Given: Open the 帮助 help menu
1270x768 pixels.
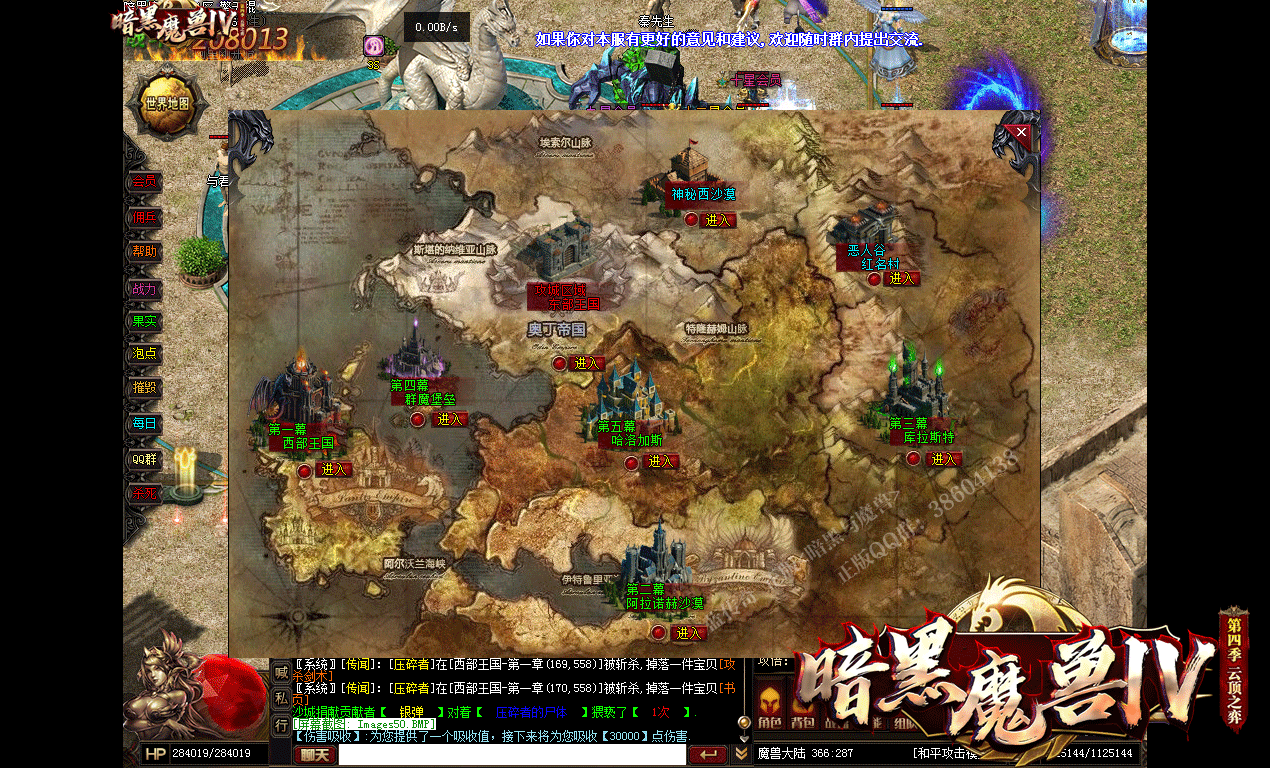Looking at the screenshot, I should click(144, 252).
